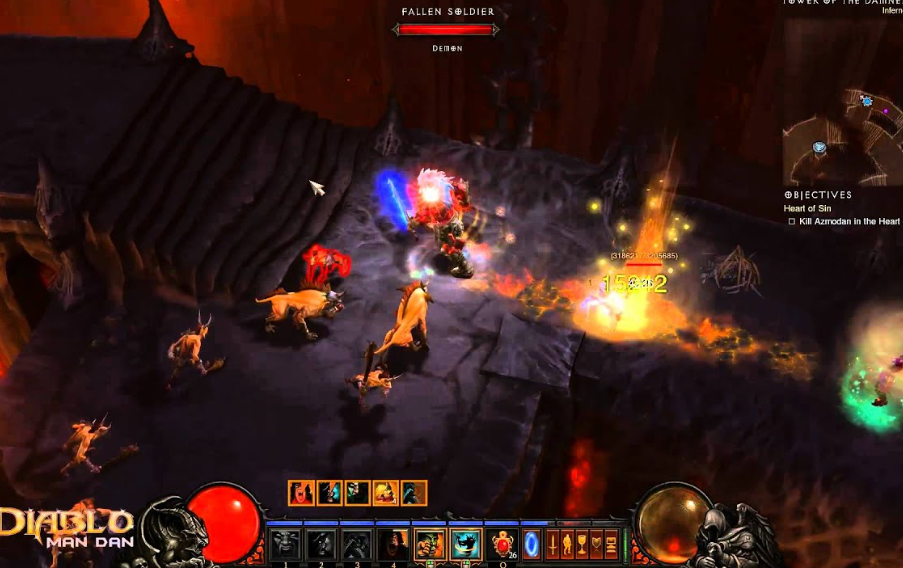Click the shield-shaped menu button
Viewport: 903px width, 568px height.
pyautogui.click(x=597, y=545)
